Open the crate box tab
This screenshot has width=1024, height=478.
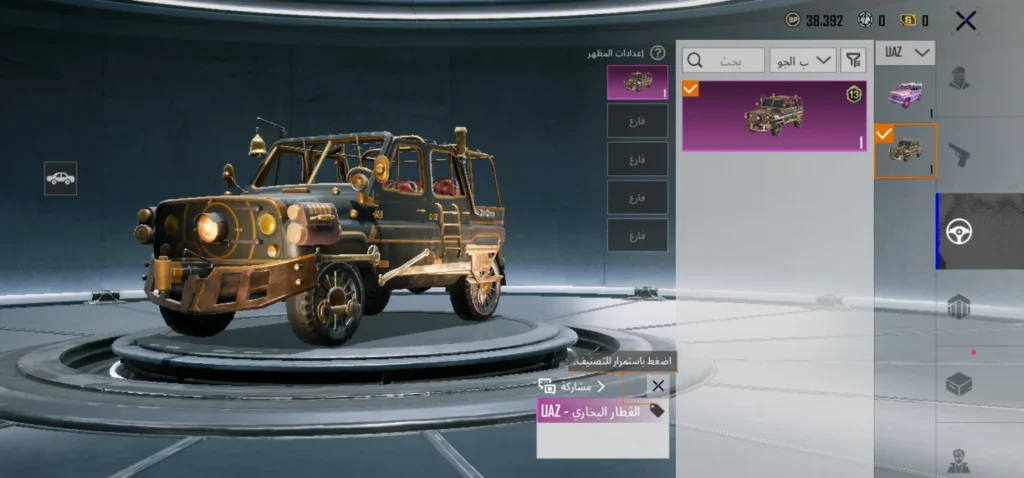959,383
